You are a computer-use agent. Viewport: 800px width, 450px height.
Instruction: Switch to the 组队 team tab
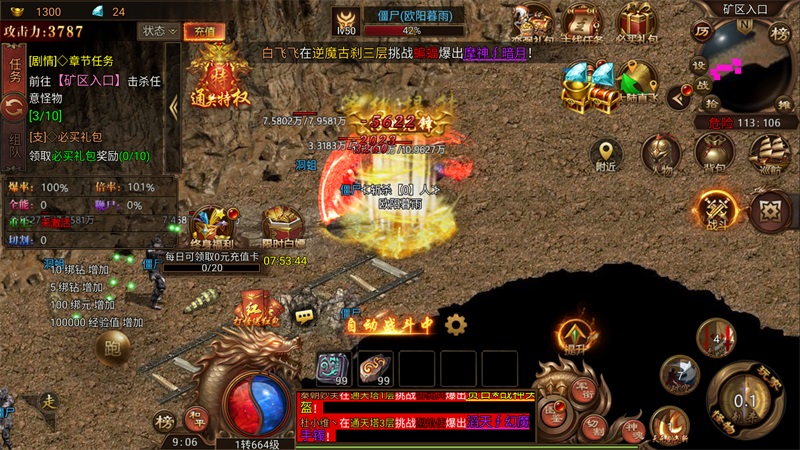click(14, 146)
